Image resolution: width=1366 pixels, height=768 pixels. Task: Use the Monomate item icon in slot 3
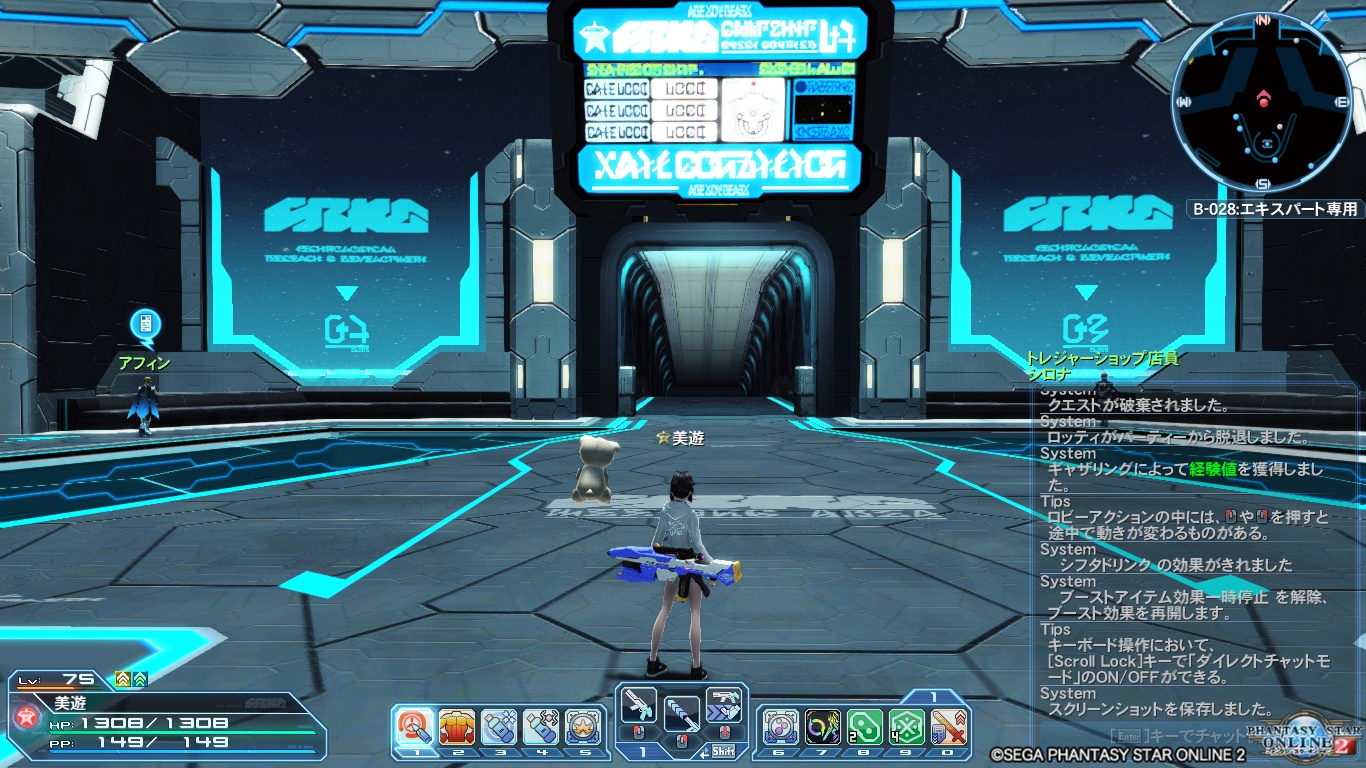click(x=457, y=723)
